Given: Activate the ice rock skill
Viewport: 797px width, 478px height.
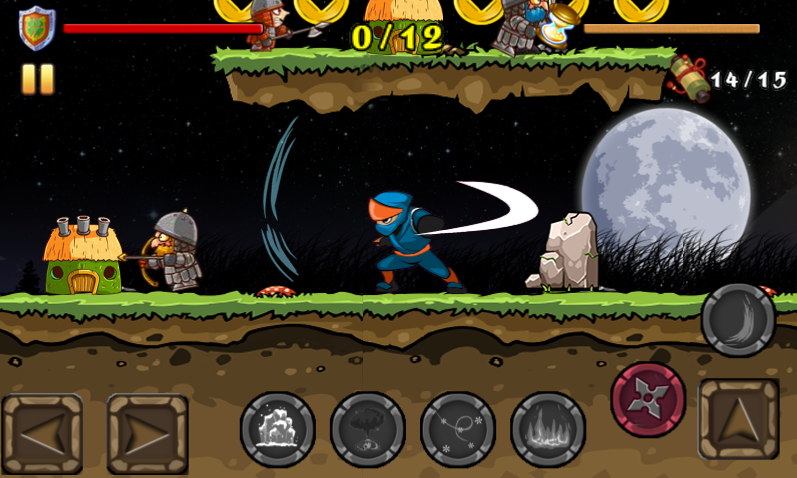Looking at the screenshot, I should [277, 429].
